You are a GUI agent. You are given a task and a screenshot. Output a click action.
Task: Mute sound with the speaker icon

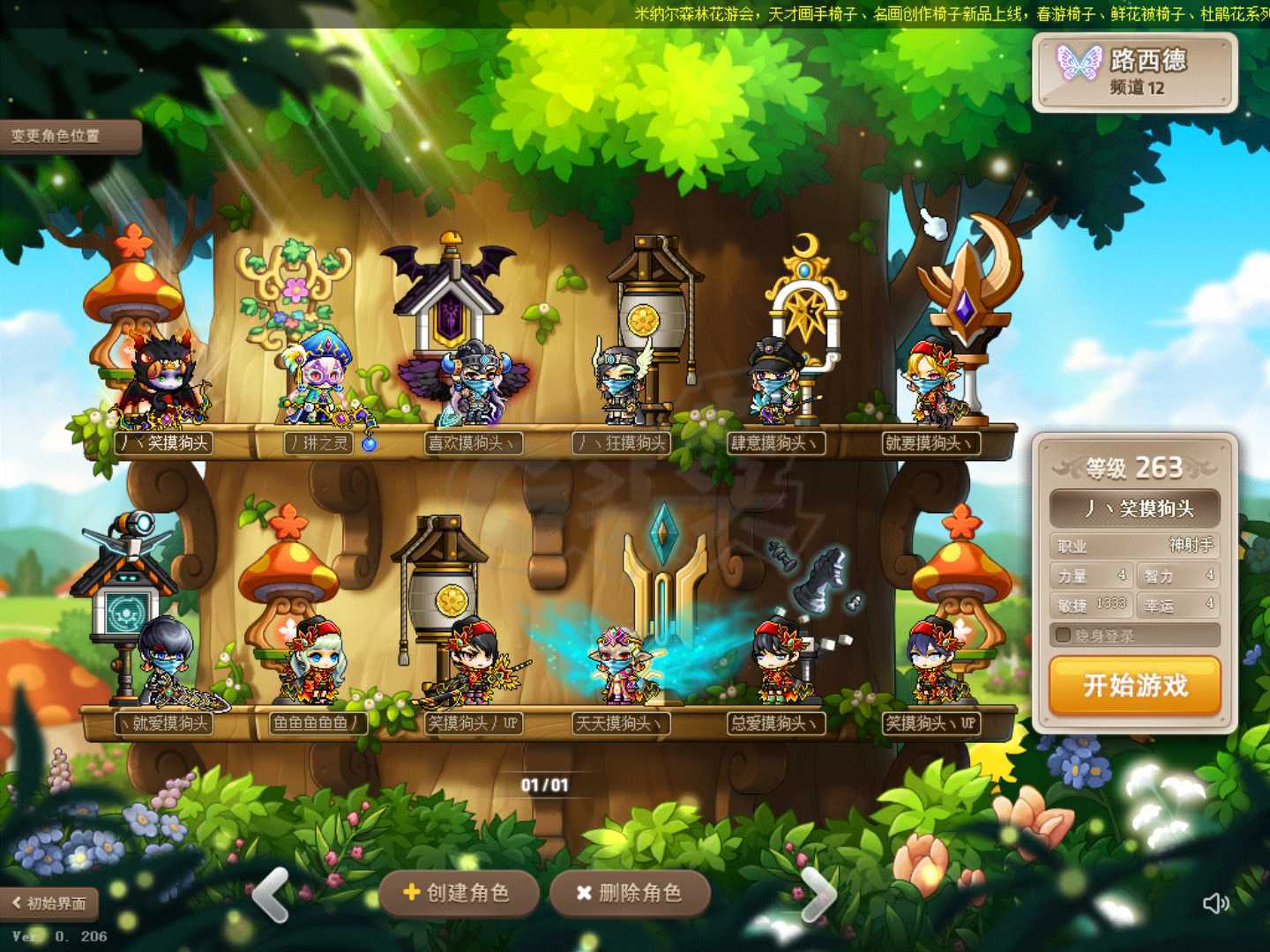[1215, 903]
